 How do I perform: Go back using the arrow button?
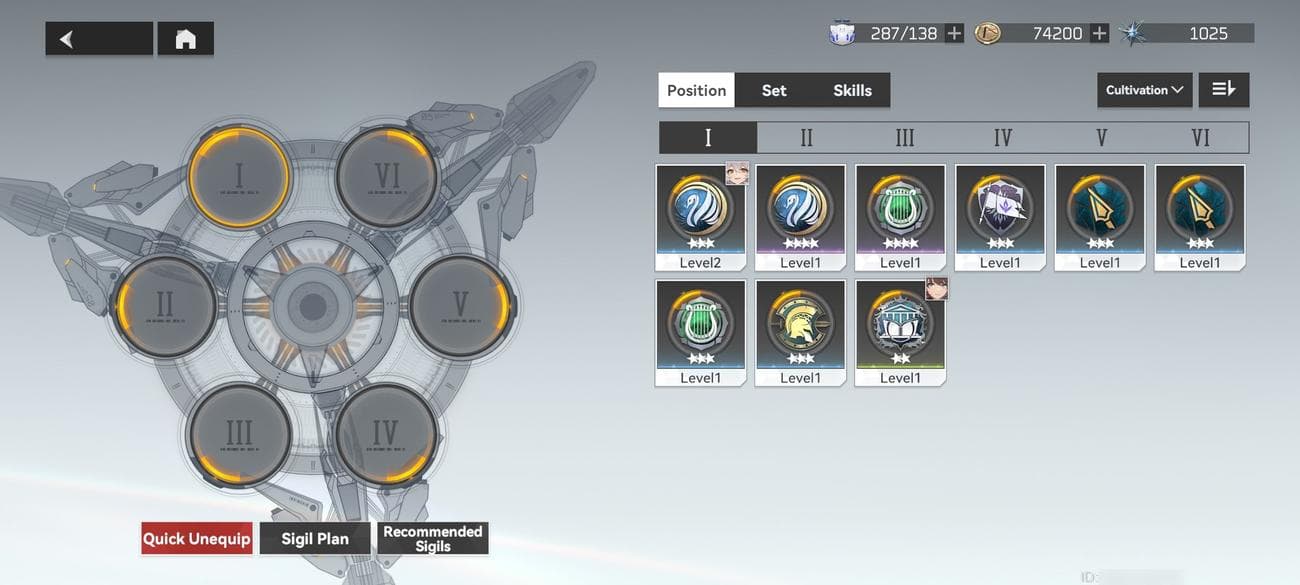coord(98,39)
